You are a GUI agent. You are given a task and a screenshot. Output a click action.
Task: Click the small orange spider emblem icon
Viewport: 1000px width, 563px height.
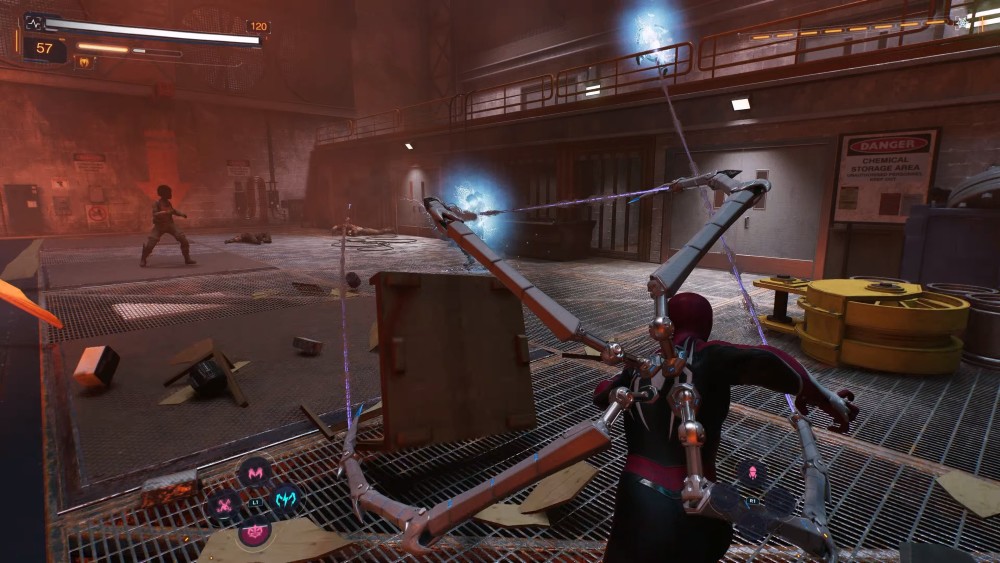(84, 63)
